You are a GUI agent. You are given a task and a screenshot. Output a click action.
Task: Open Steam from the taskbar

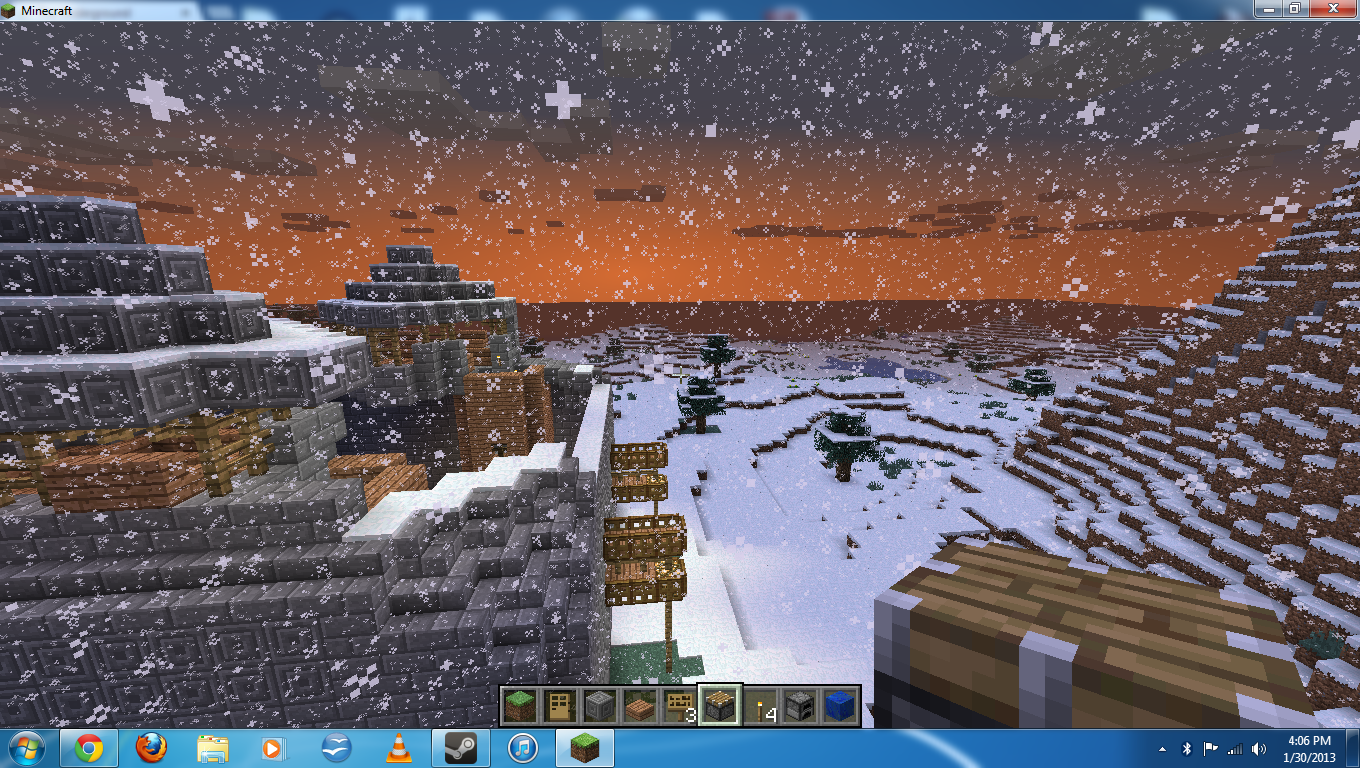coord(461,747)
